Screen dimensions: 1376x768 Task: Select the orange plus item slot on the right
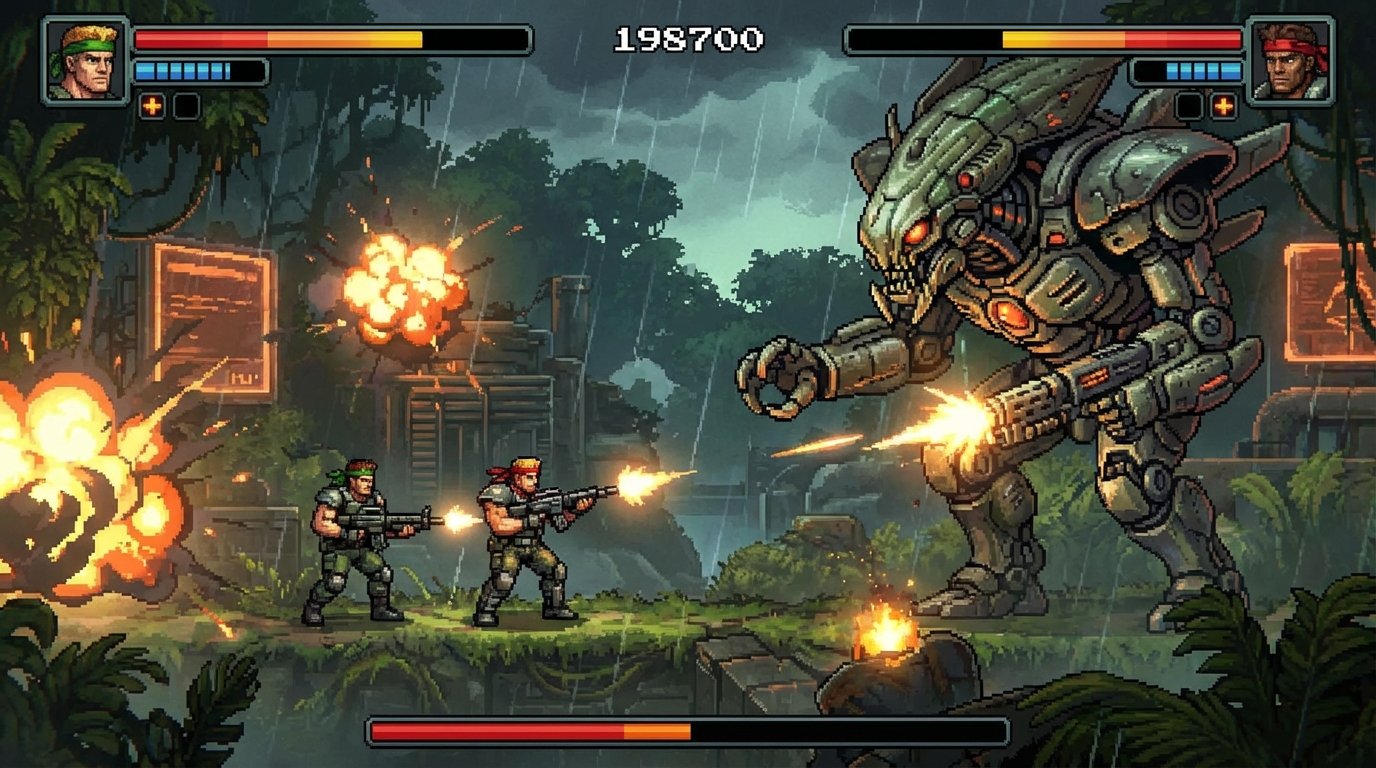pyautogui.click(x=1222, y=103)
